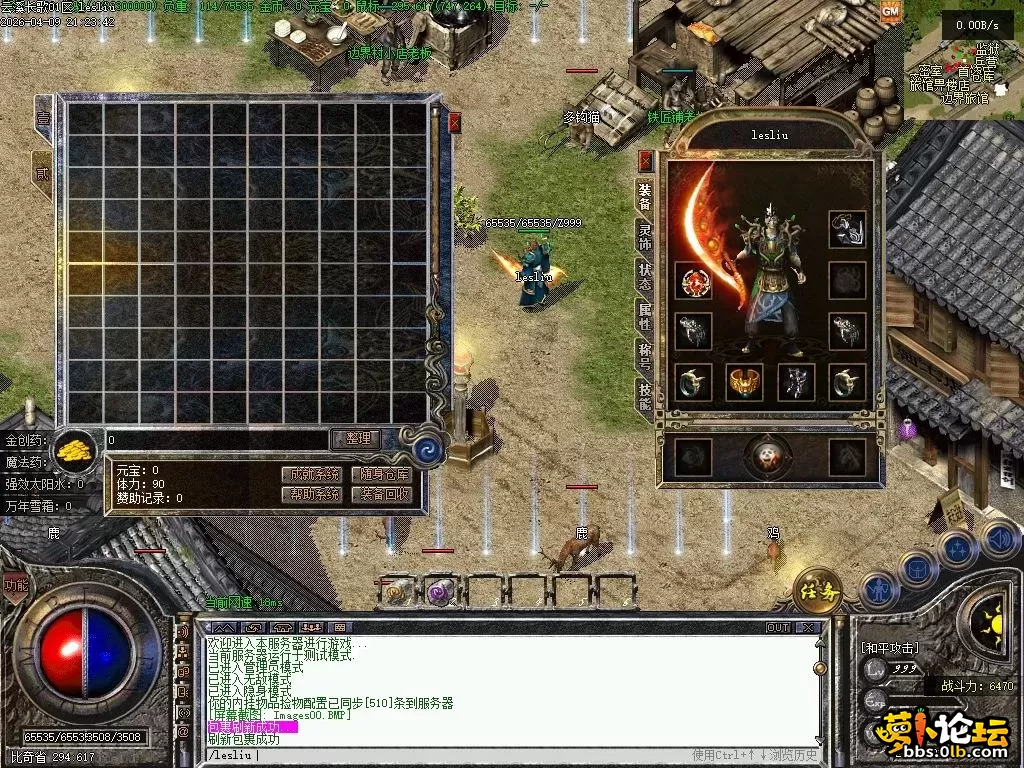Click the 整理 sort button in the bag
Image resolution: width=1024 pixels, height=768 pixels.
tap(357, 439)
